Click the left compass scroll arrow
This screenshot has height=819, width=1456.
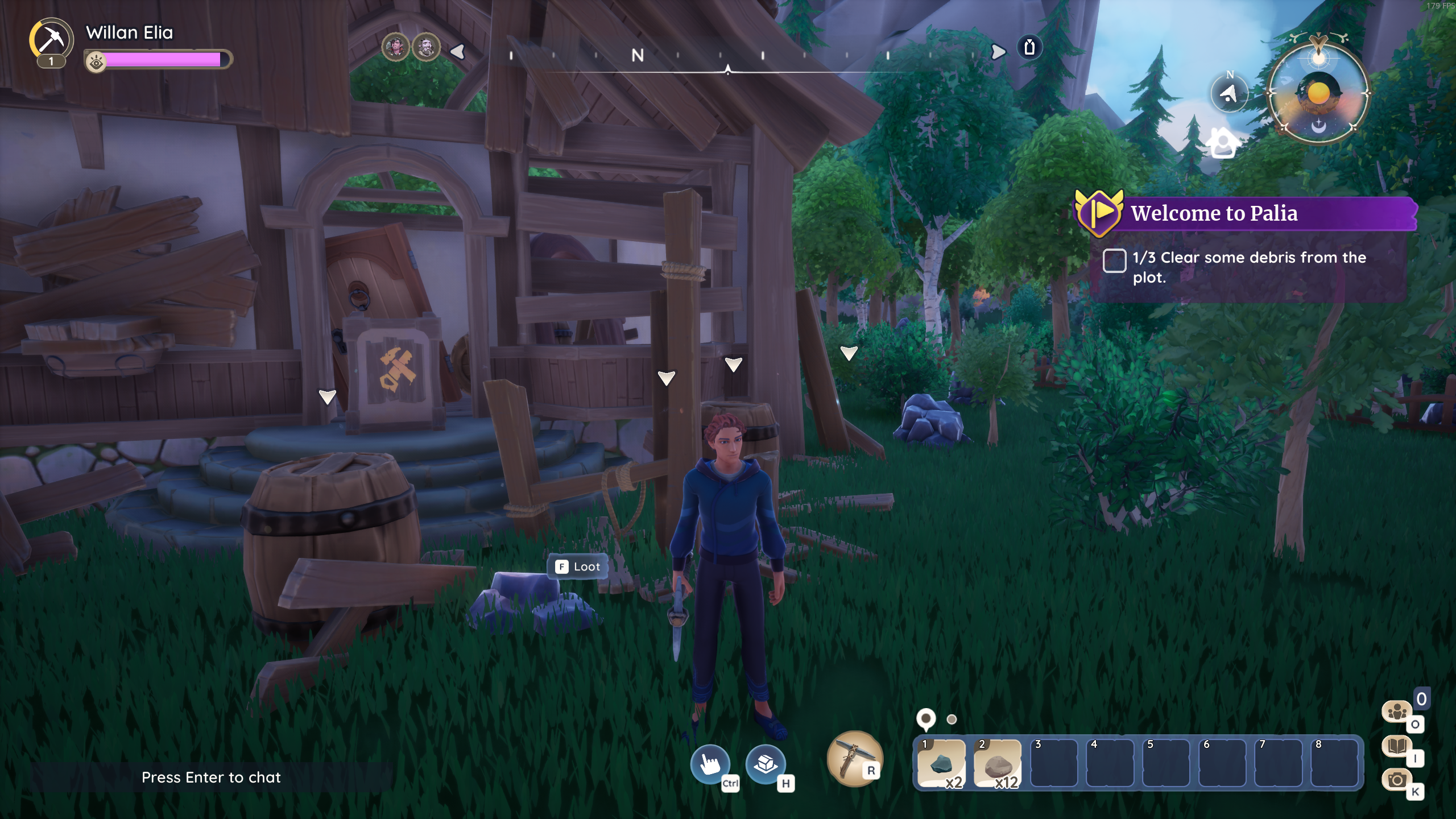point(458,52)
